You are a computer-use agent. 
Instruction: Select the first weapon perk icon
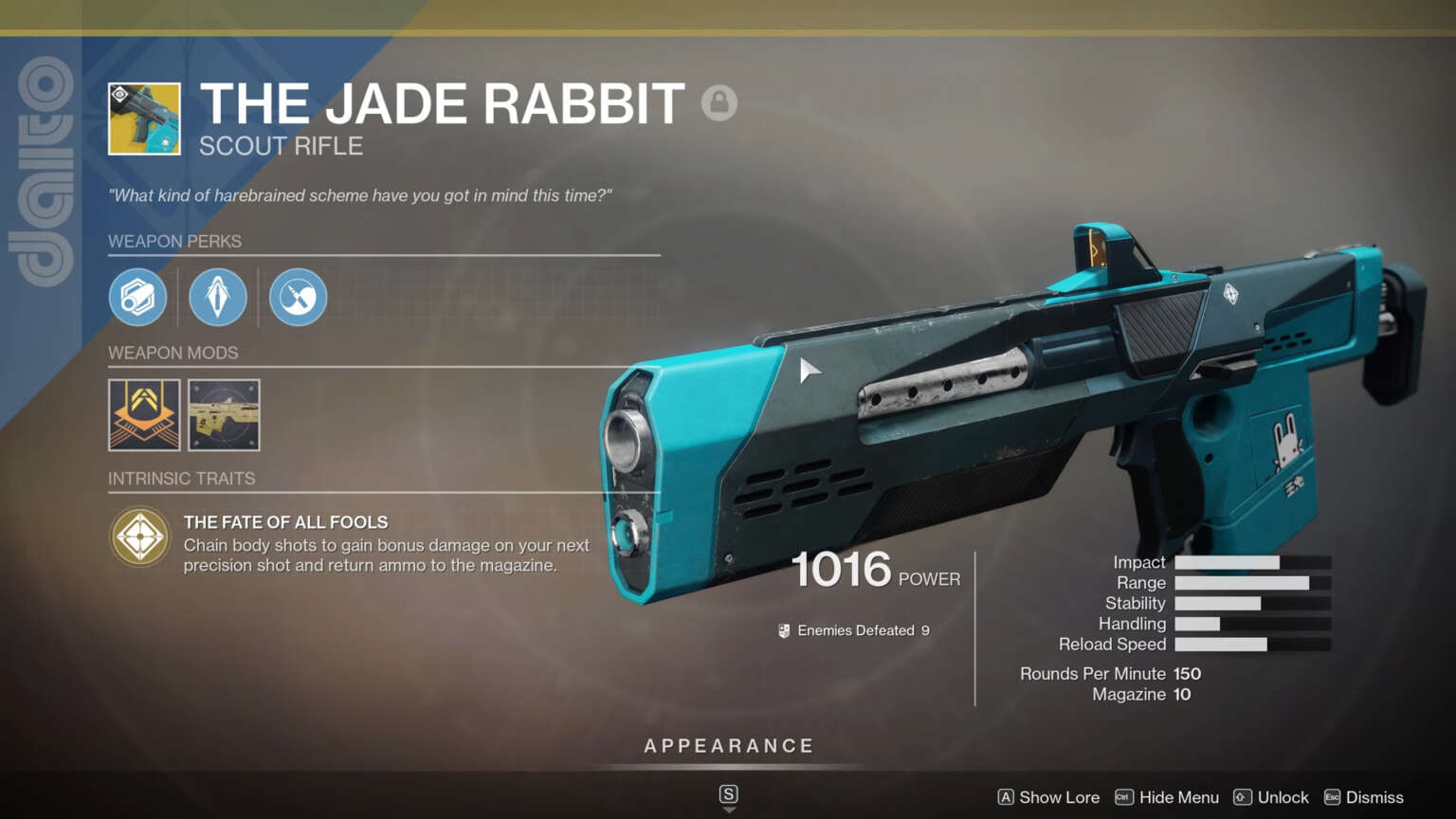137,297
